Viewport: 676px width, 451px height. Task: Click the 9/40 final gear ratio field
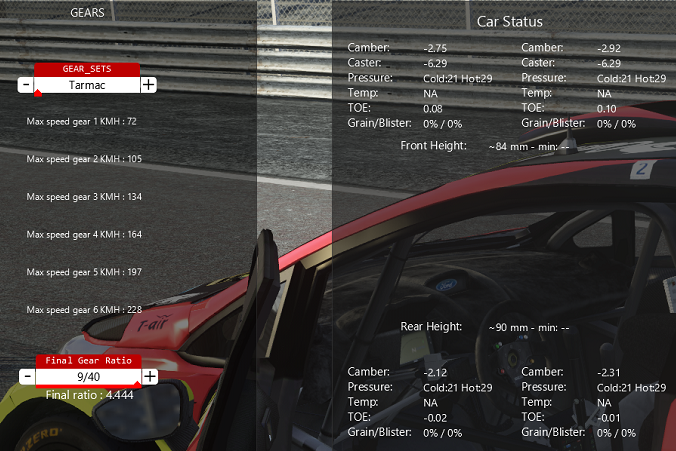click(x=87, y=376)
